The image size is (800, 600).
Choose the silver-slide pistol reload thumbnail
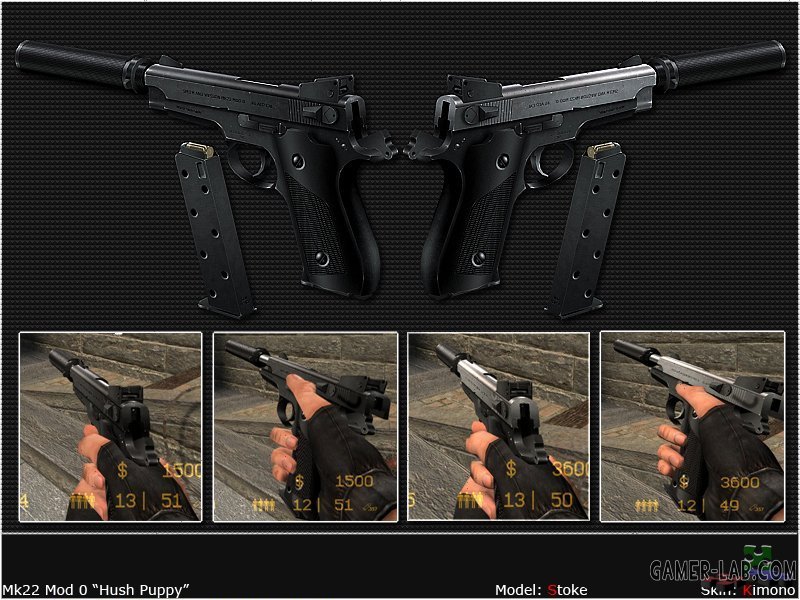(692, 427)
